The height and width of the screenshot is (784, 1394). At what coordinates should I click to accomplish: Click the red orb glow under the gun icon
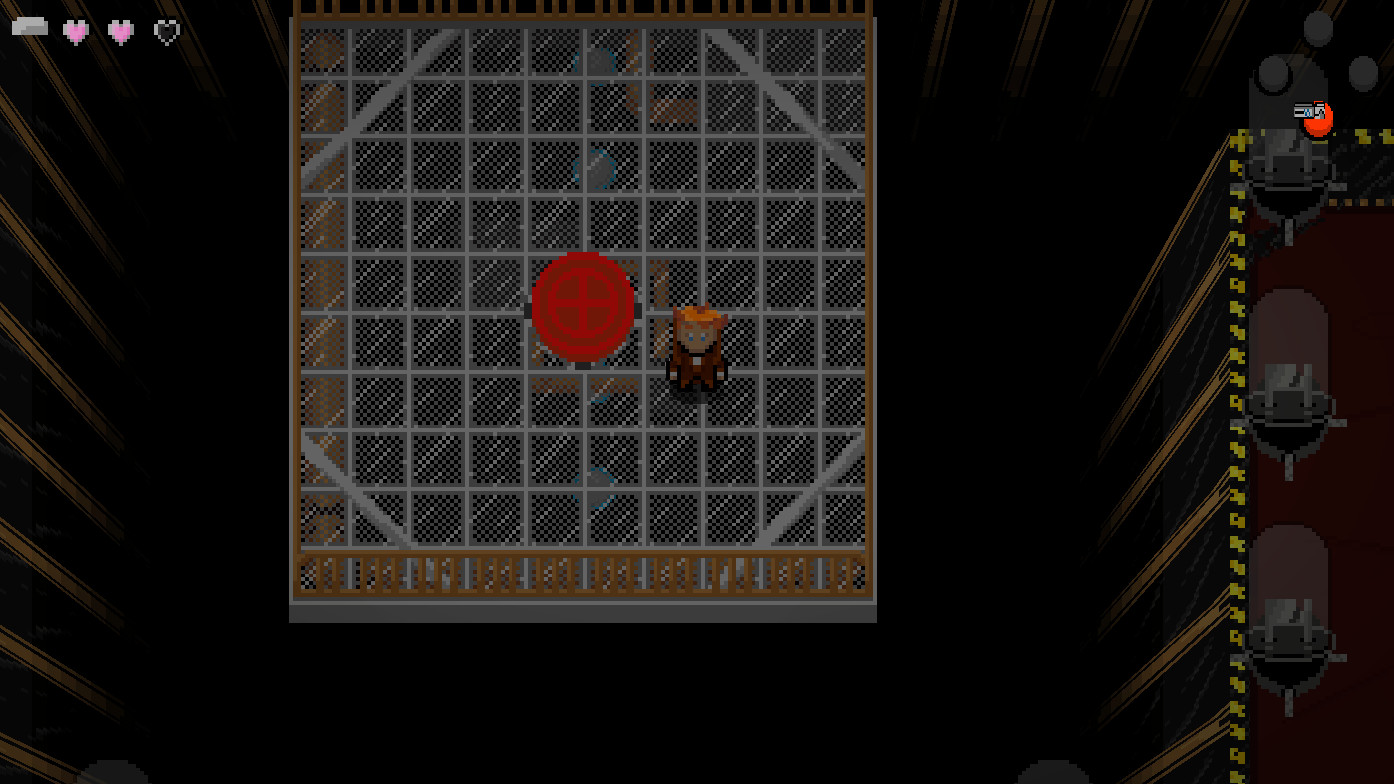(1316, 122)
